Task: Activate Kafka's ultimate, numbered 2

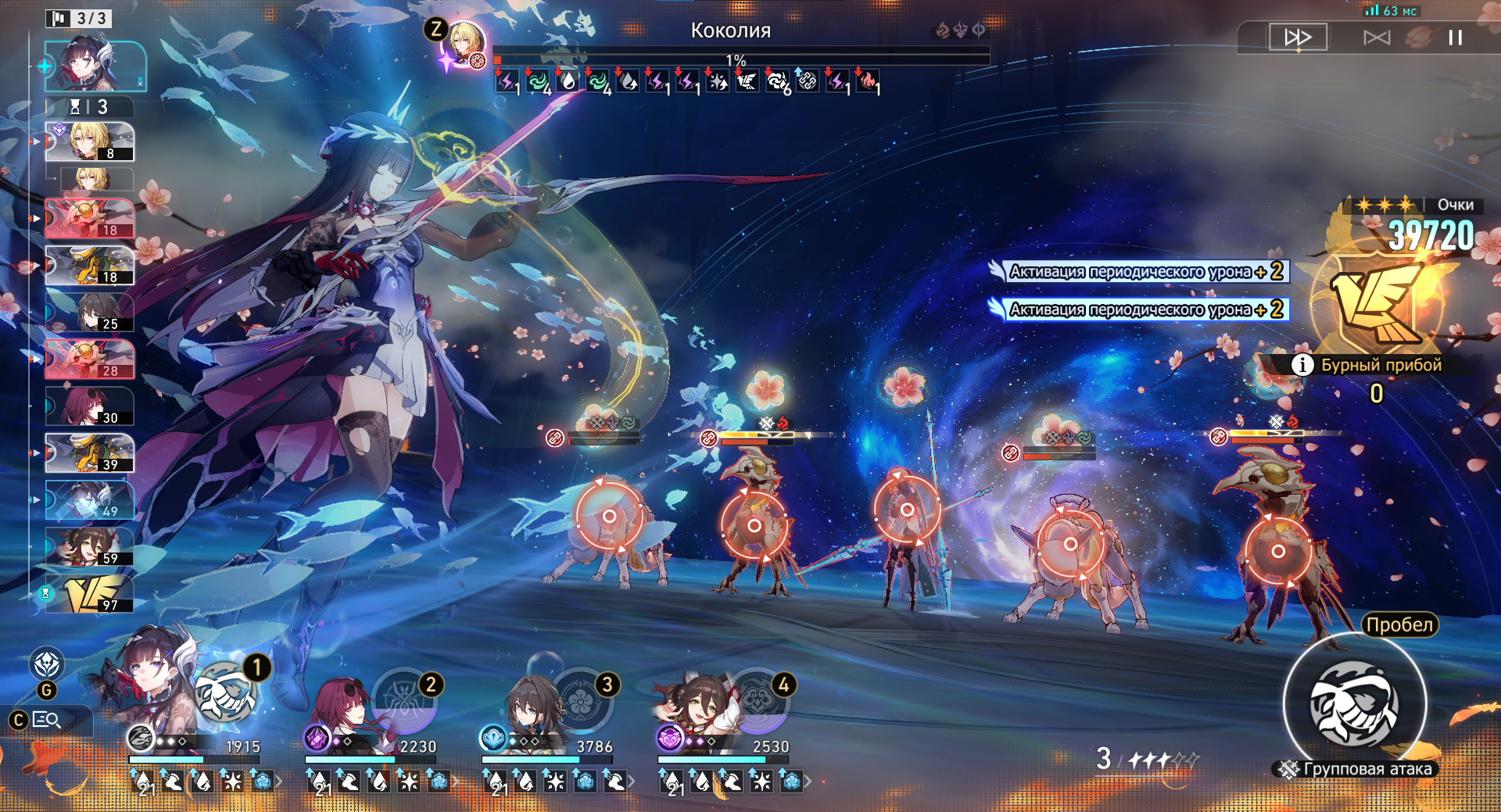Action: coord(404,699)
